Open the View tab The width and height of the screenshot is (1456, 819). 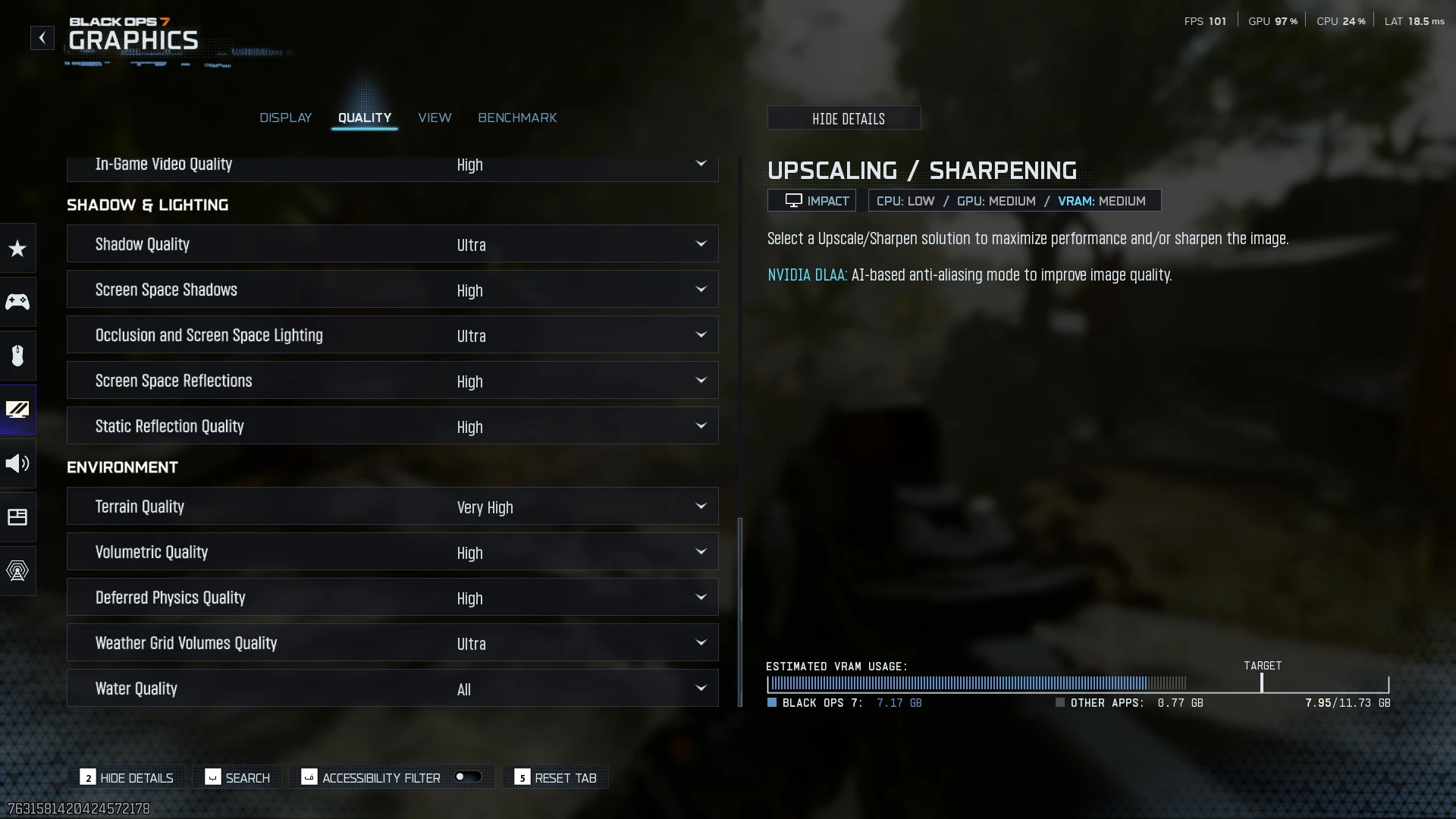[435, 118]
